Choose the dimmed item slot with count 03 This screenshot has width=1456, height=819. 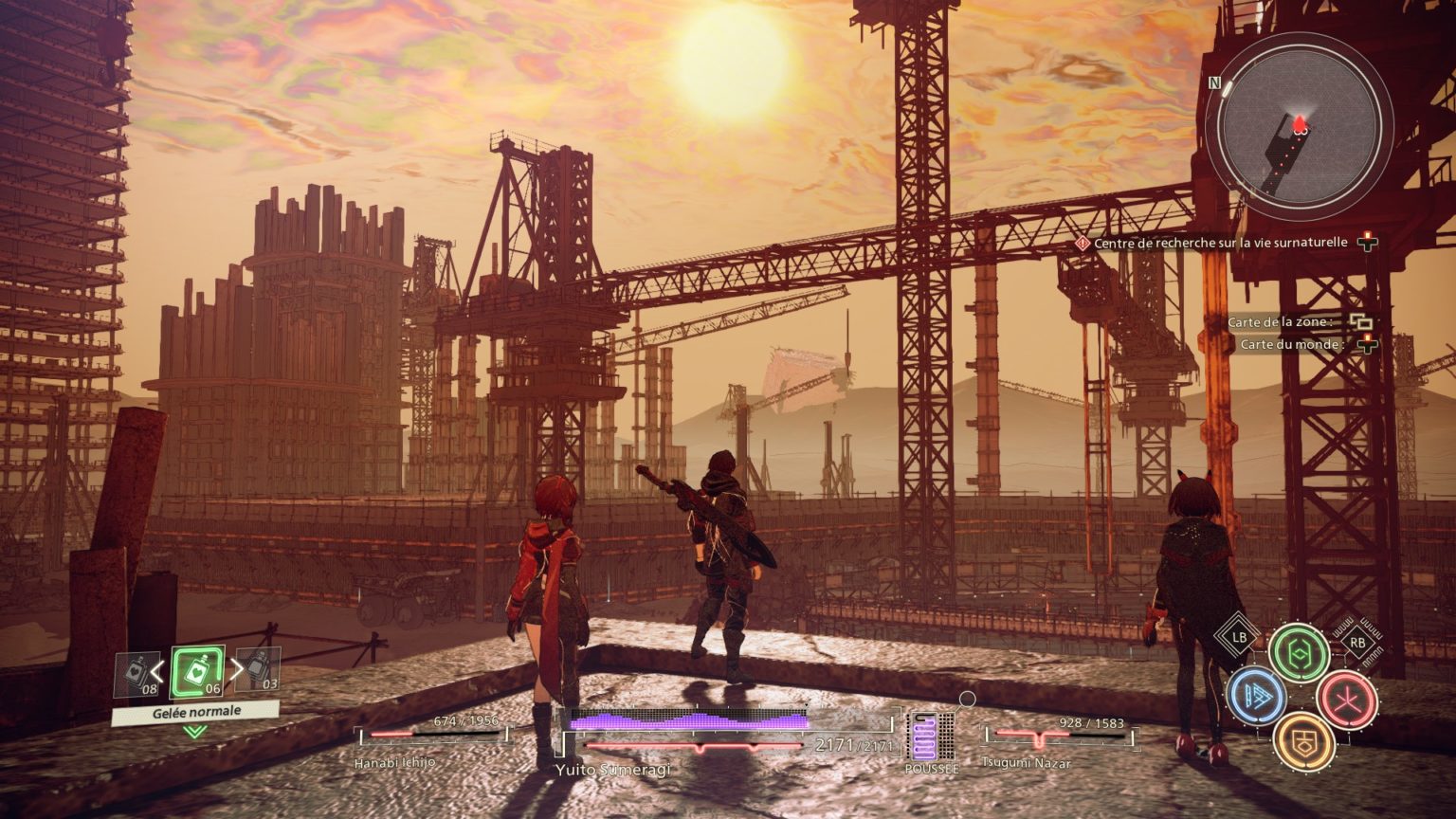[258, 670]
